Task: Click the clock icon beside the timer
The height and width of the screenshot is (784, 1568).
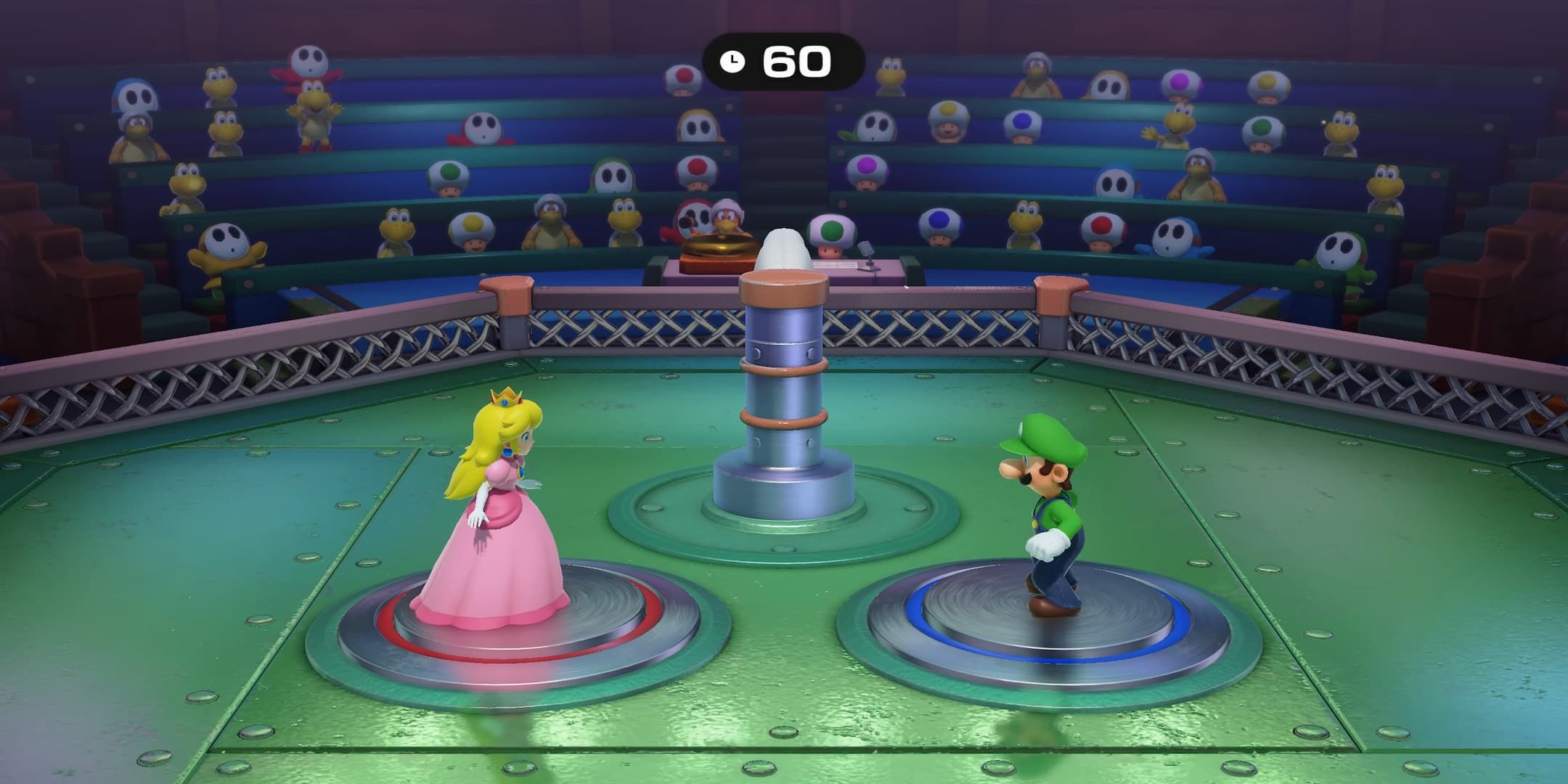Action: click(x=733, y=62)
